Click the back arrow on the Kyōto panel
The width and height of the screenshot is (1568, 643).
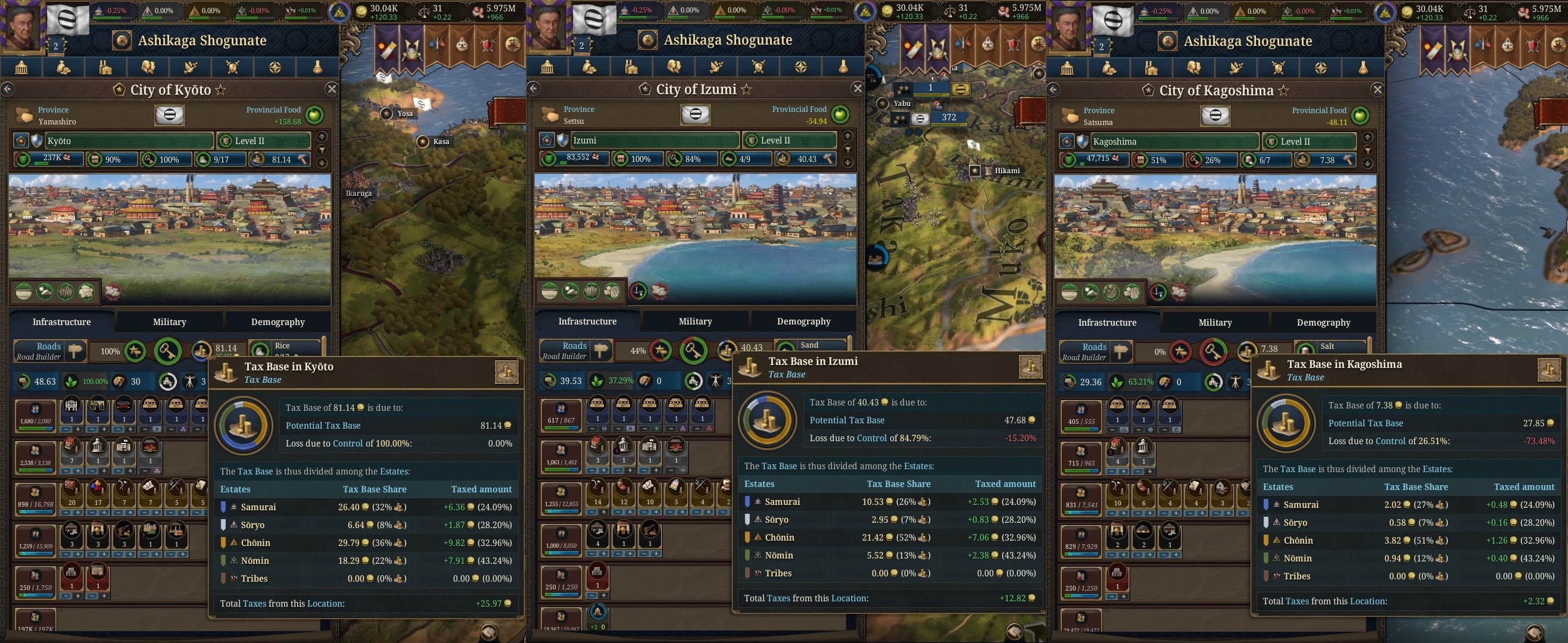[x=8, y=89]
